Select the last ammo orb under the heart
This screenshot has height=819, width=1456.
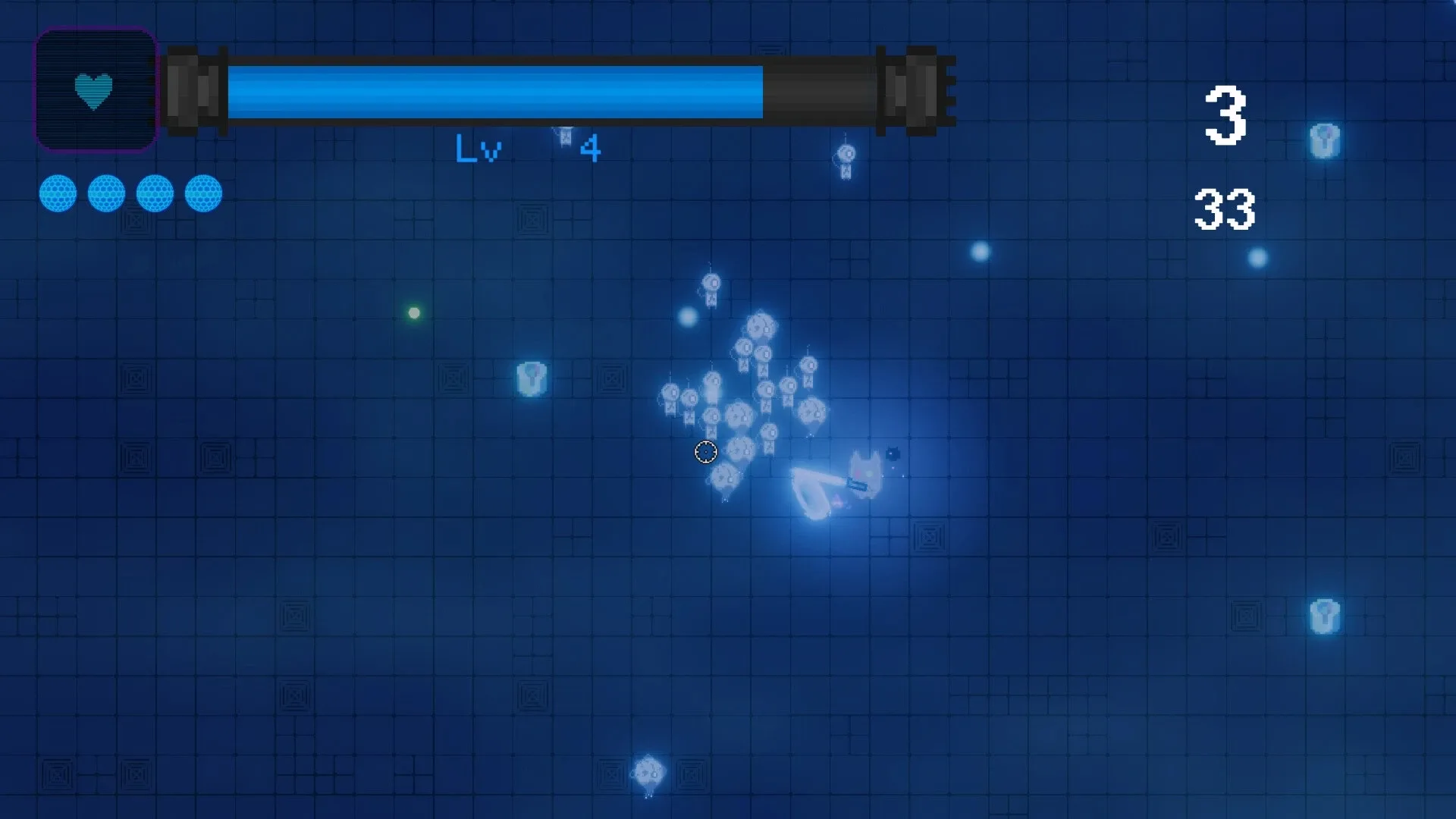[x=202, y=194]
